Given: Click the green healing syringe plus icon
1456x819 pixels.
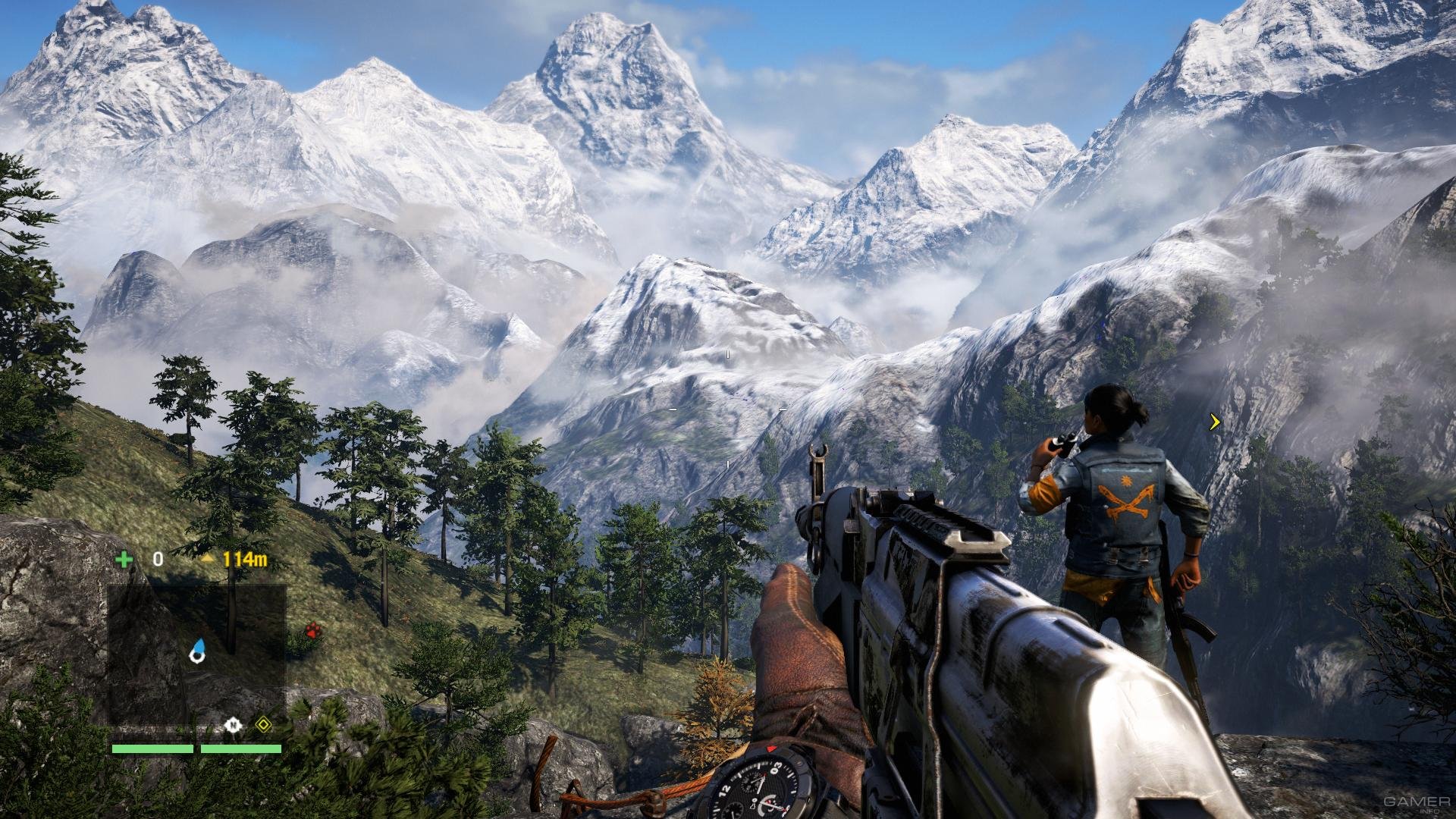Looking at the screenshot, I should click(124, 560).
